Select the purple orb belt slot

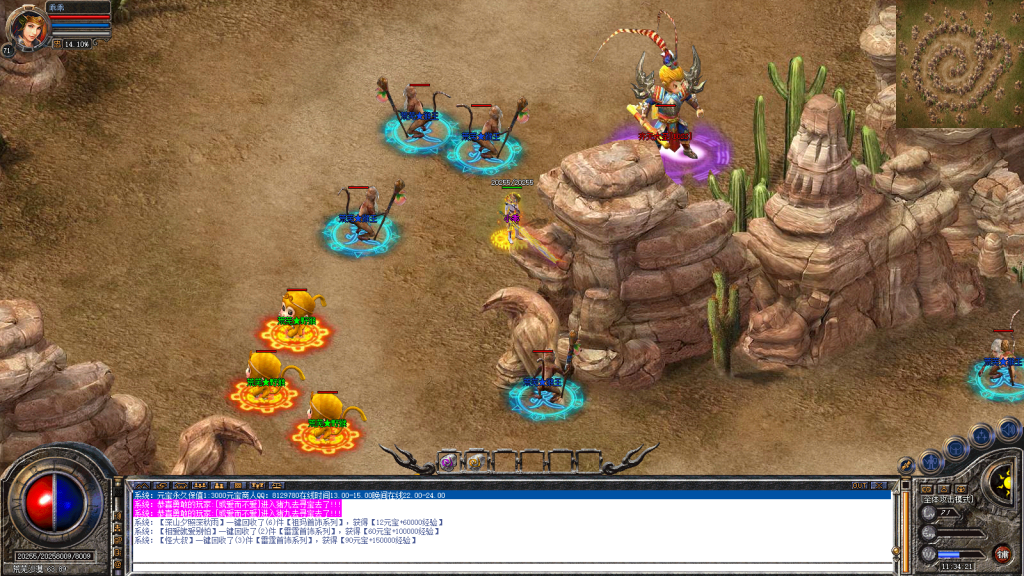coord(448,462)
